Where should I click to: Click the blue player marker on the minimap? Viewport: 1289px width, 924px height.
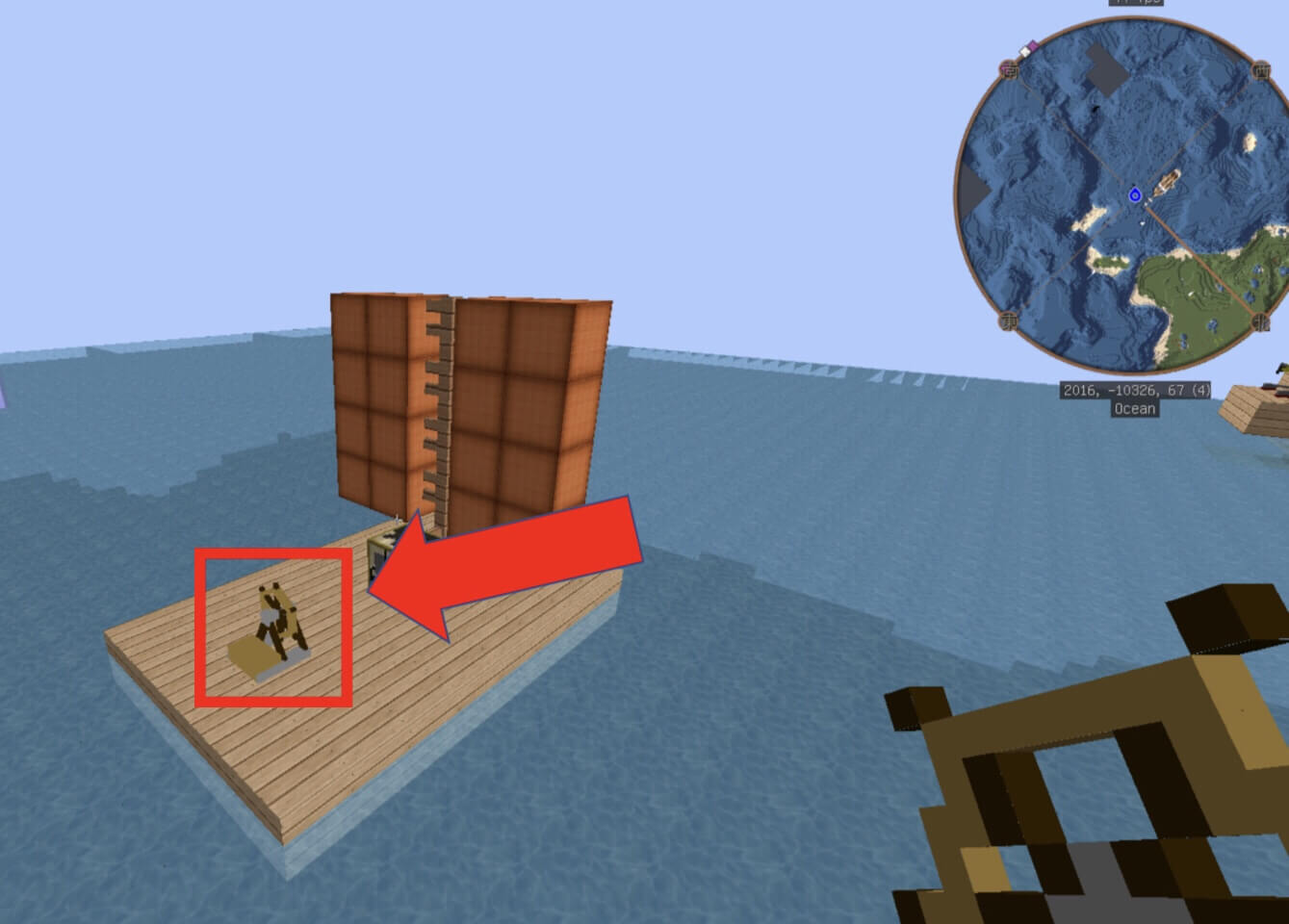click(x=1136, y=195)
